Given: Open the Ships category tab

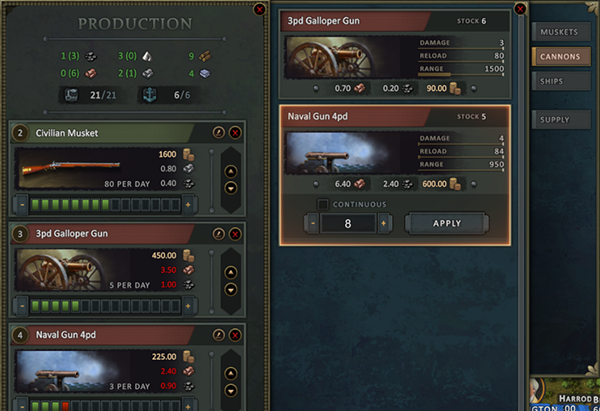Looking at the screenshot, I should (x=559, y=81).
